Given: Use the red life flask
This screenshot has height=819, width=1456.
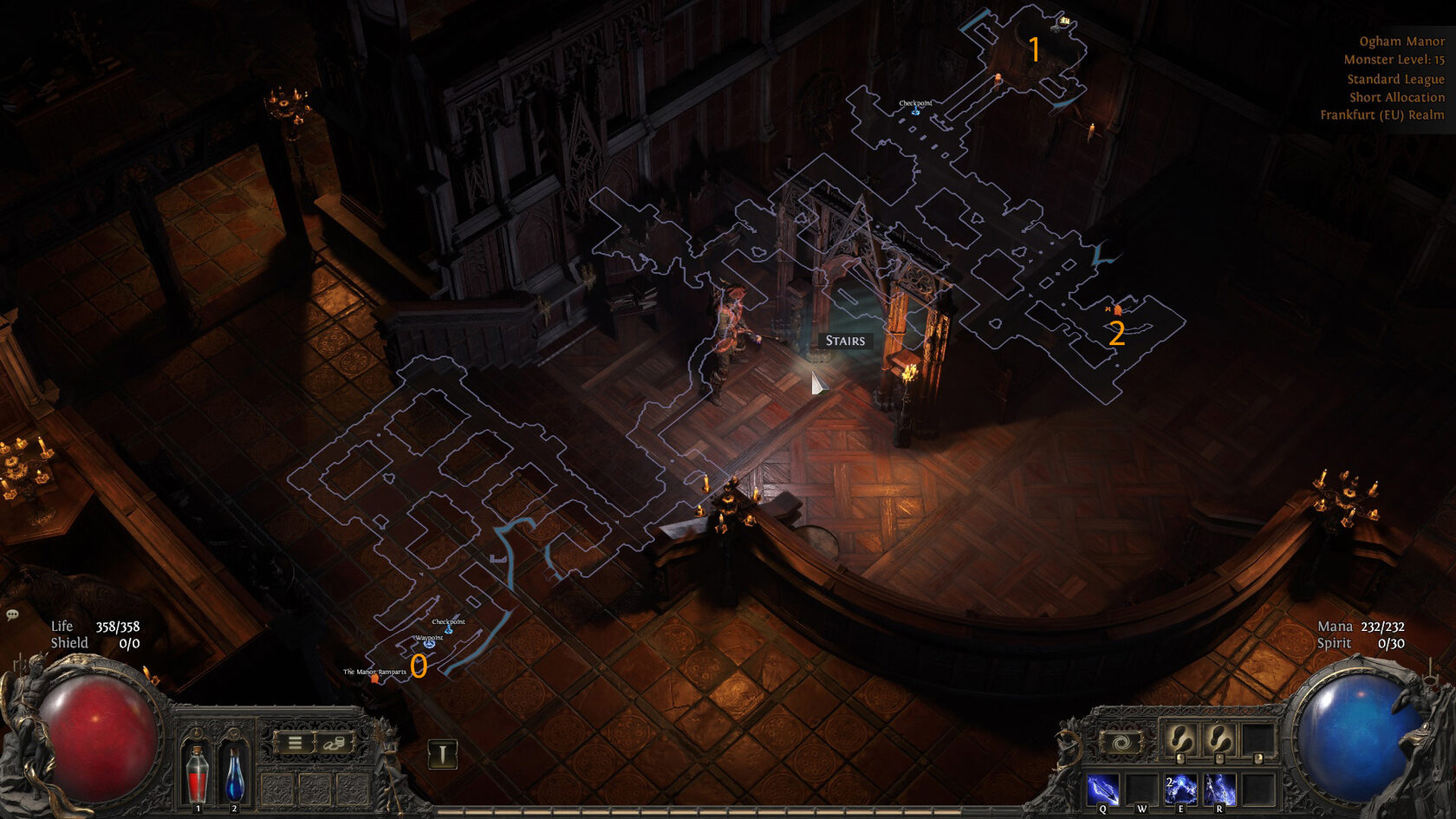Looking at the screenshot, I should click(198, 773).
